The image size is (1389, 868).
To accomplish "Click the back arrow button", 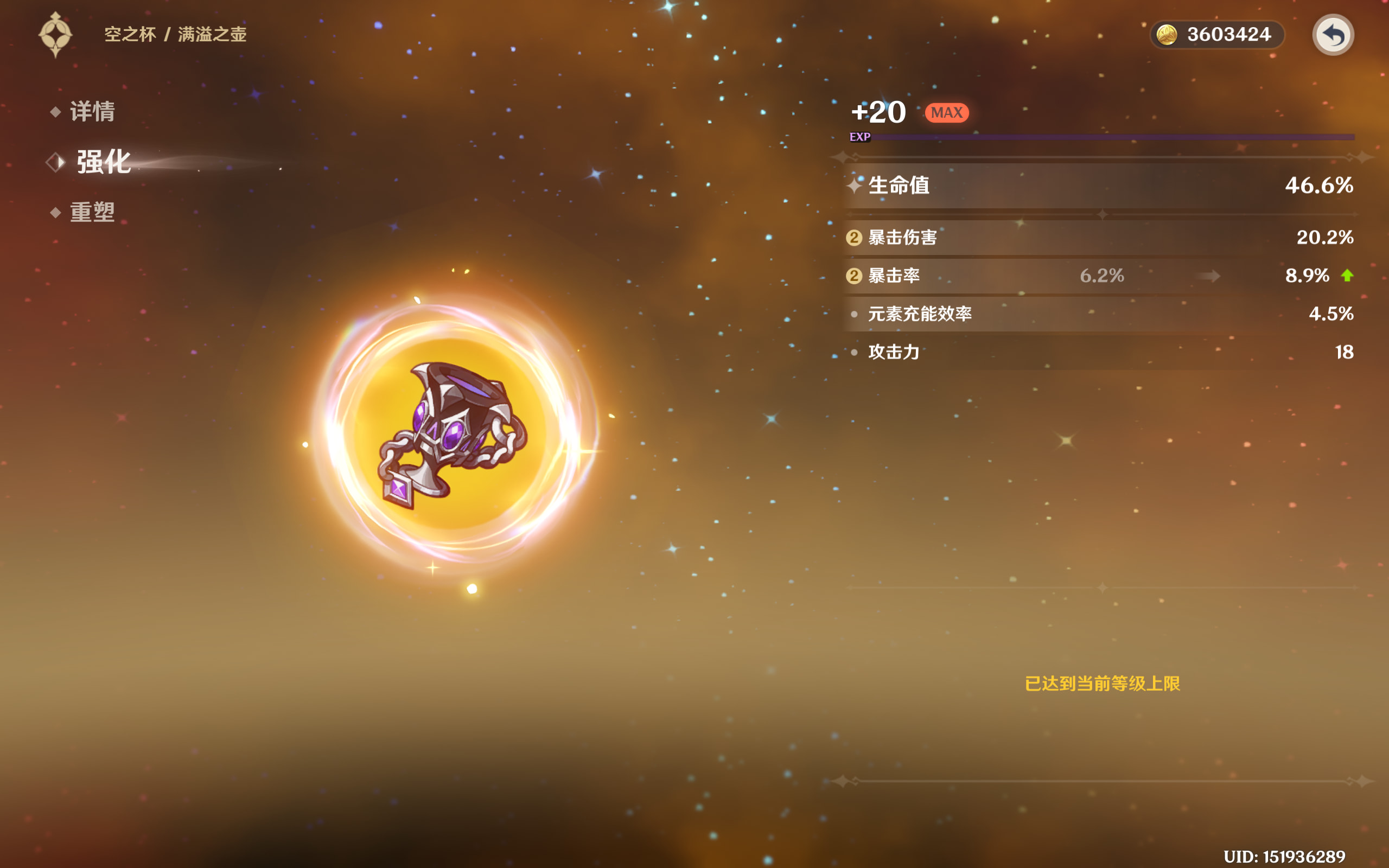I will (1332, 35).
